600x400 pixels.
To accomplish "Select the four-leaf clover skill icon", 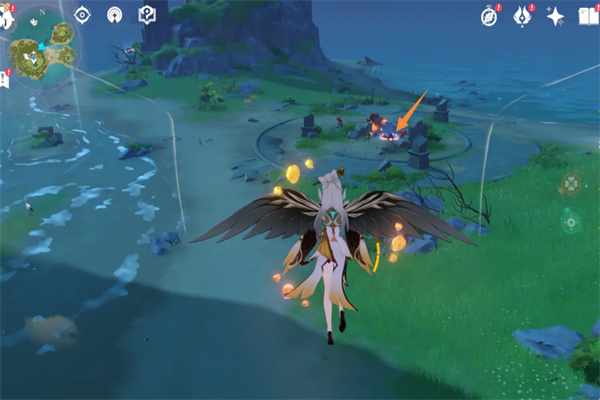I will [x=570, y=183].
